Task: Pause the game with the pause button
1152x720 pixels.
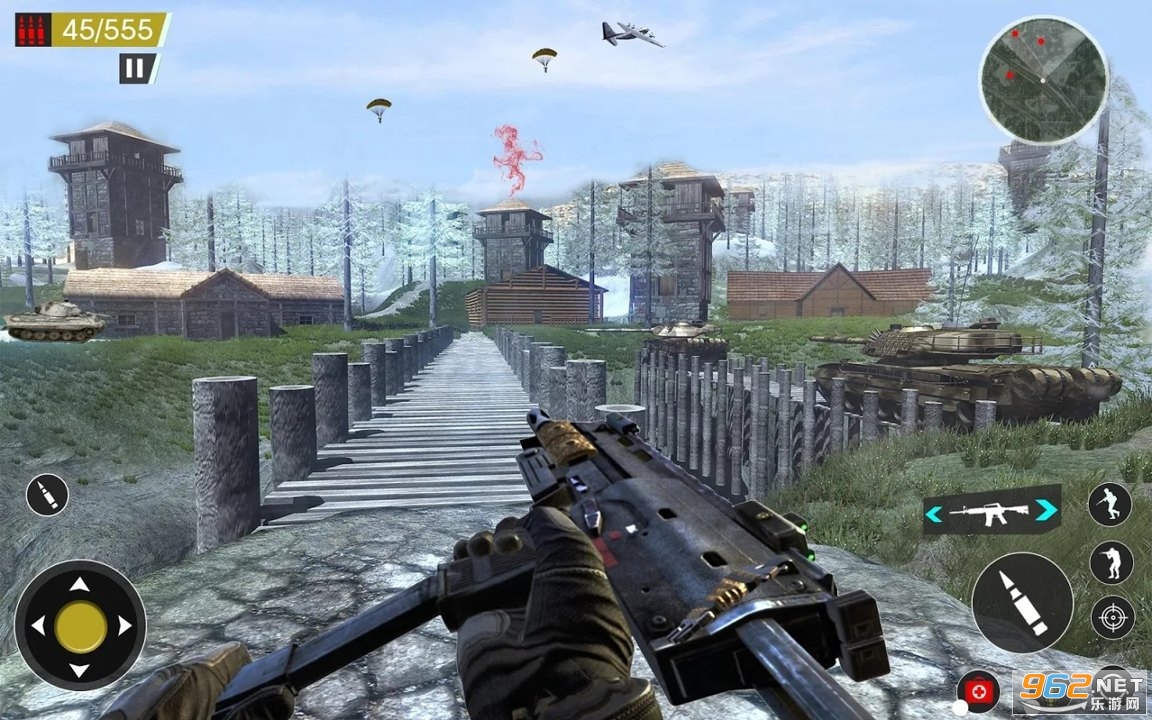Action: 134,69
